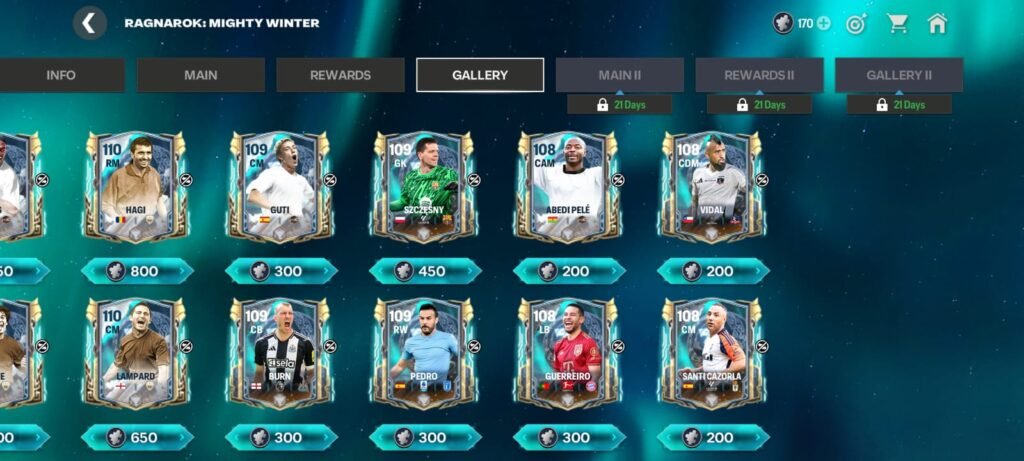Show the REWARDS tab
This screenshot has height=461, width=1024.
click(340, 75)
